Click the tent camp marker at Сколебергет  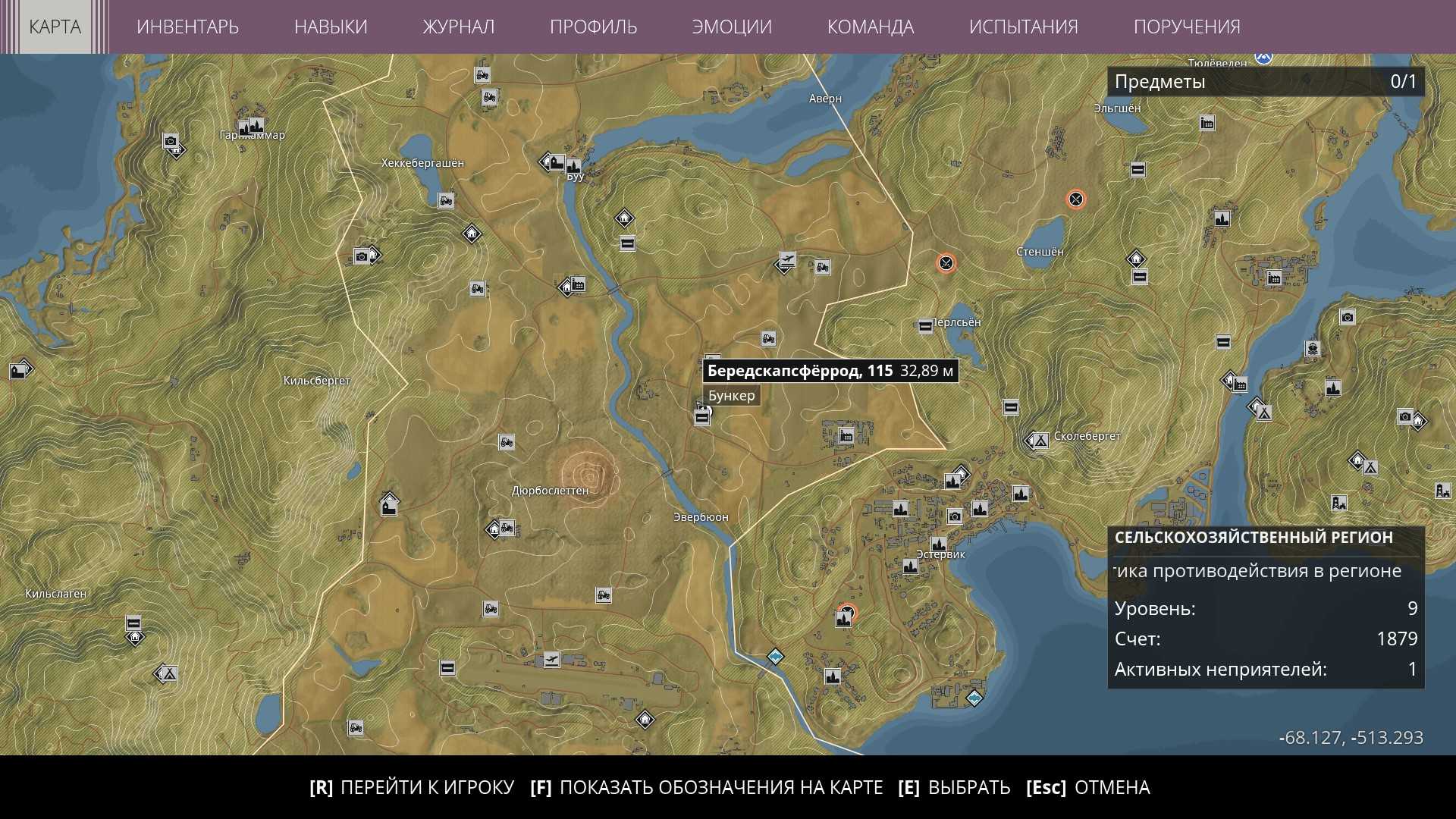(1041, 440)
